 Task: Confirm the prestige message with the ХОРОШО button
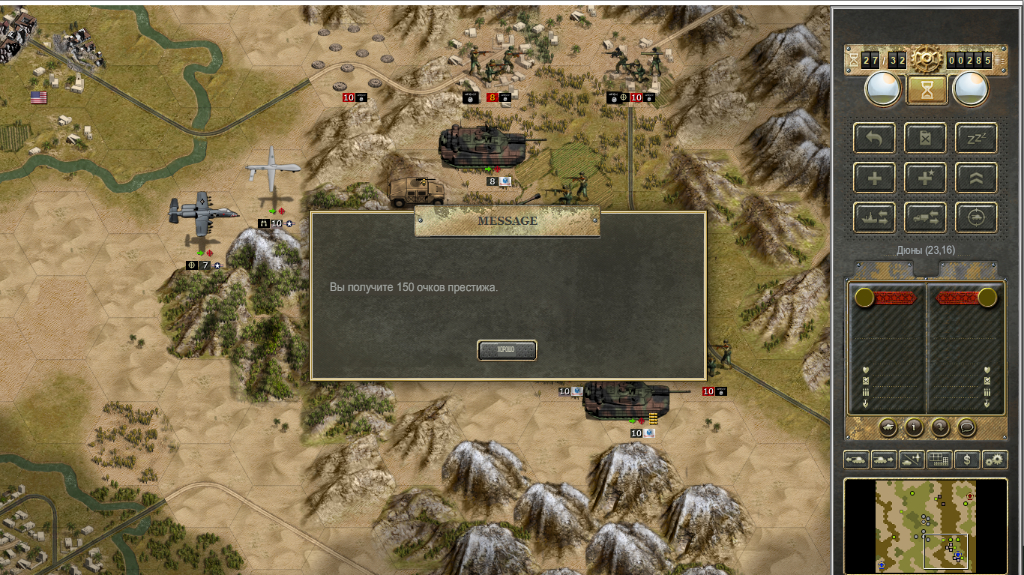tap(507, 350)
